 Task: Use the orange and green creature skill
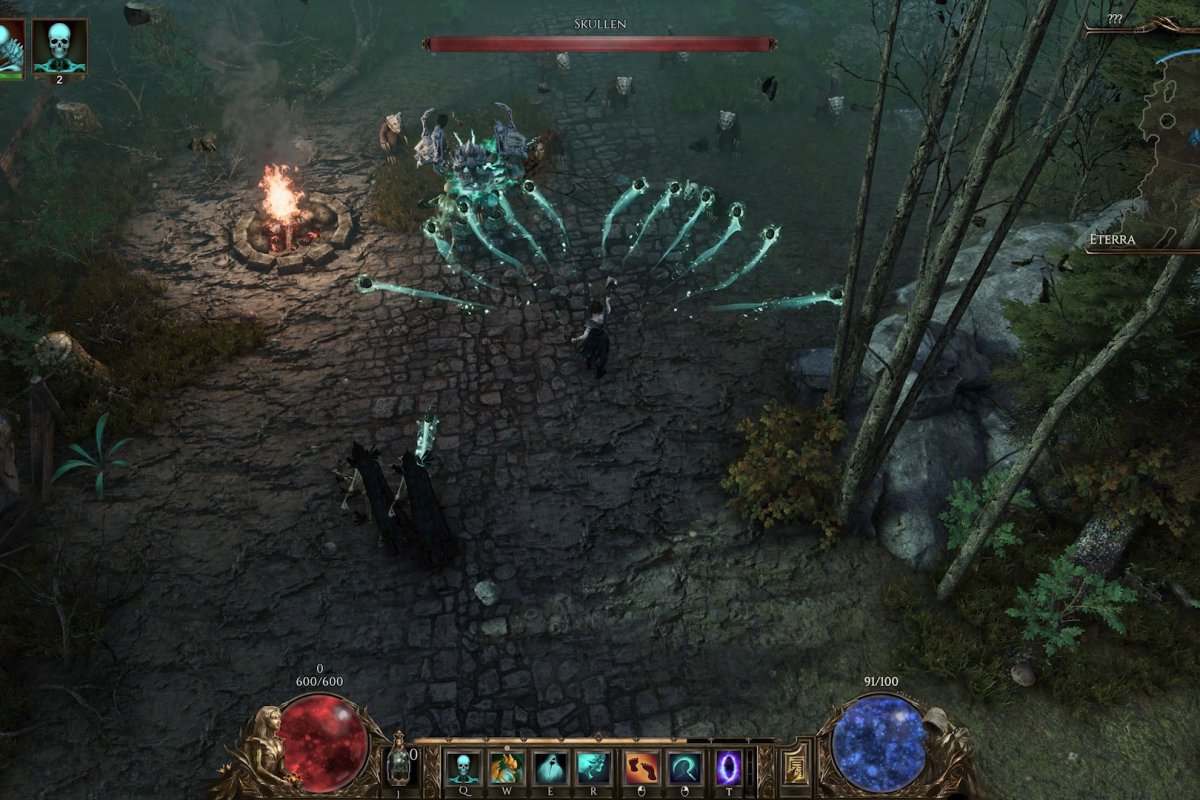click(x=506, y=768)
